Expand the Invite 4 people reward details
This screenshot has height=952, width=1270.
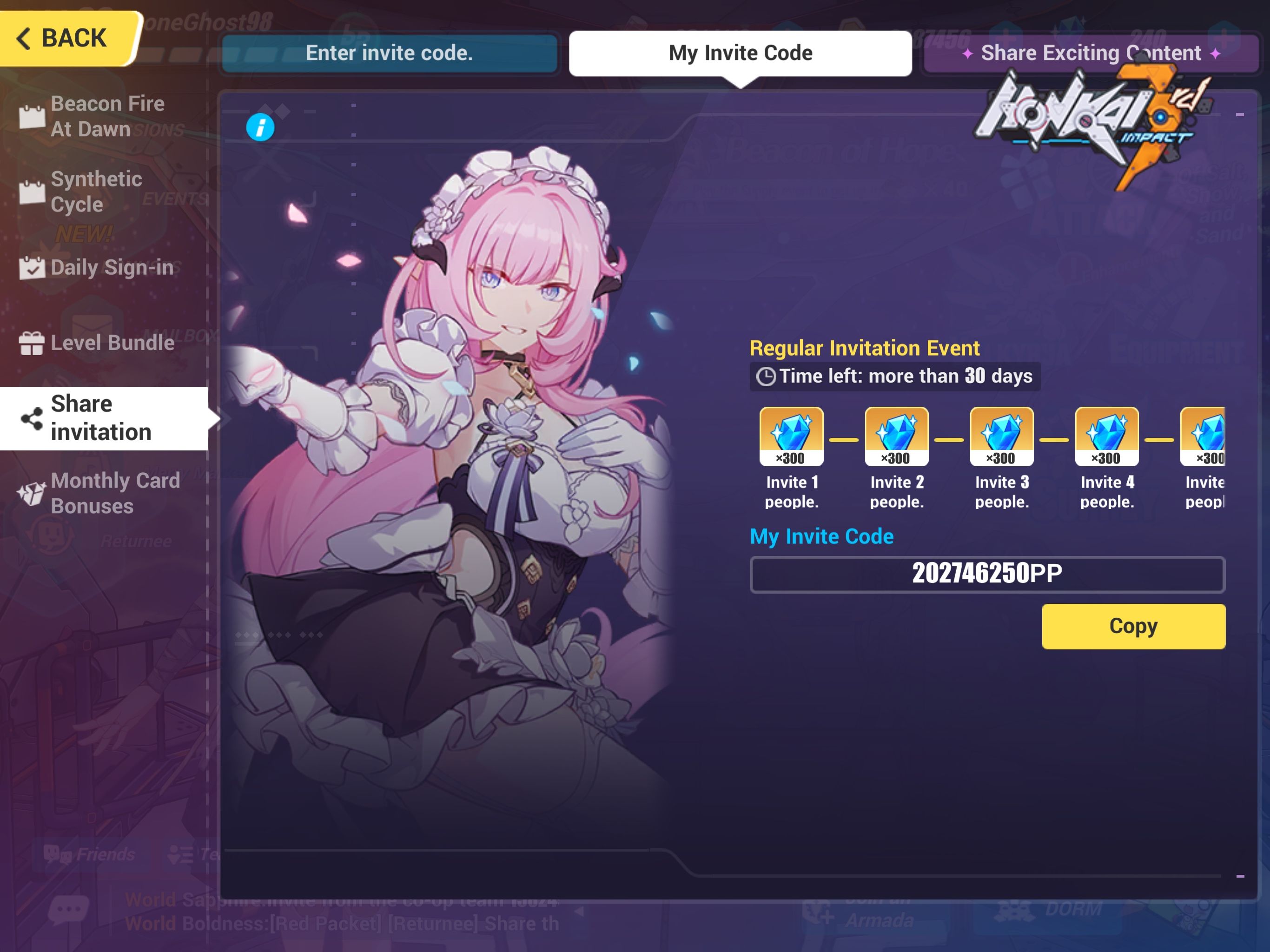pos(1106,437)
